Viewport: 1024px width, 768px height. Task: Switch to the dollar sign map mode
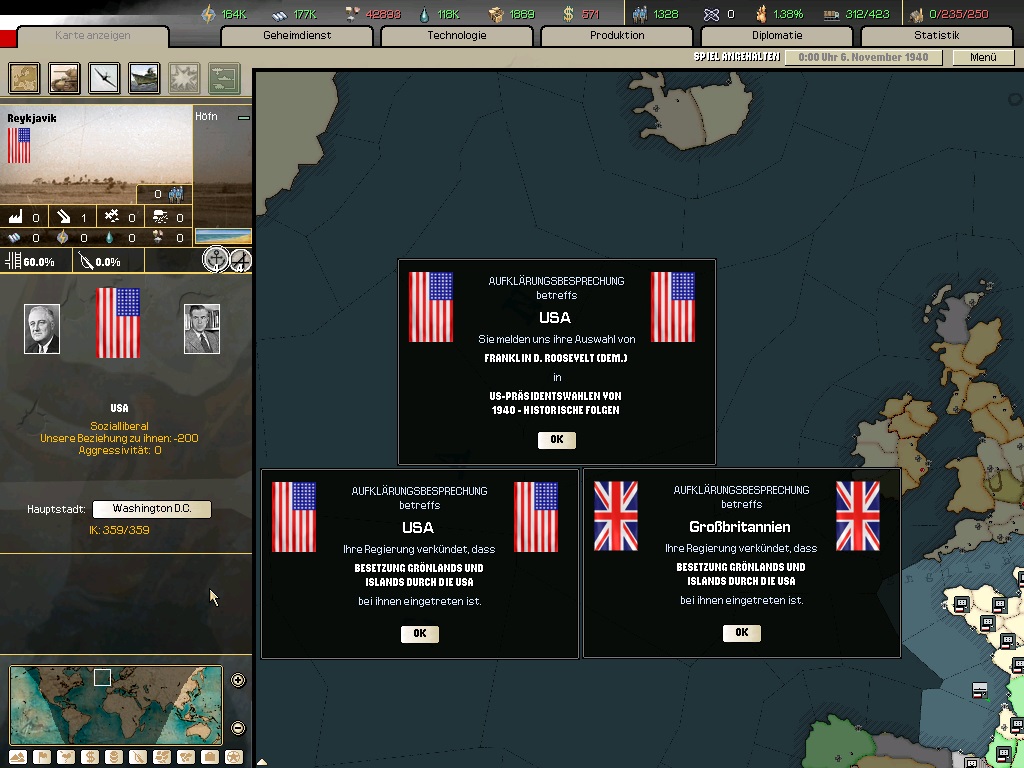pos(89,757)
